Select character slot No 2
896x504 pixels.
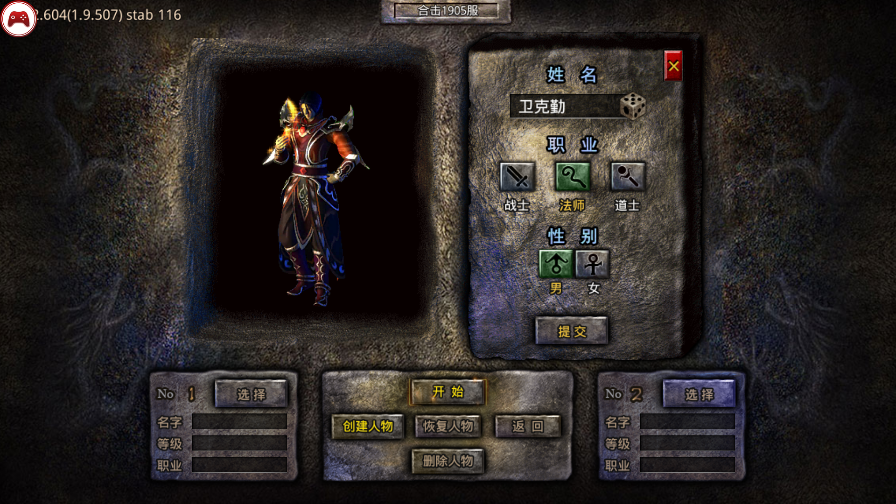[x=699, y=394]
